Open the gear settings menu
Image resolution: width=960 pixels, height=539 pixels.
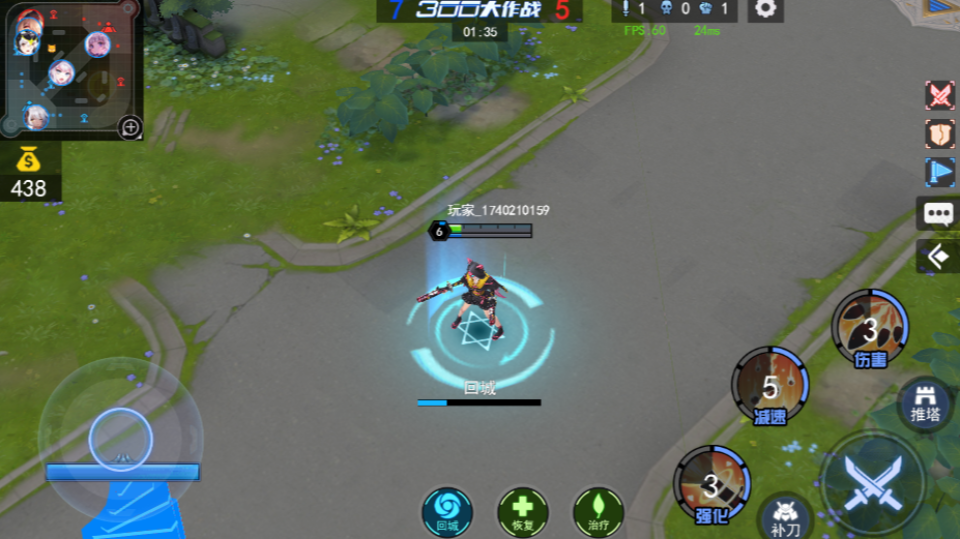[766, 9]
